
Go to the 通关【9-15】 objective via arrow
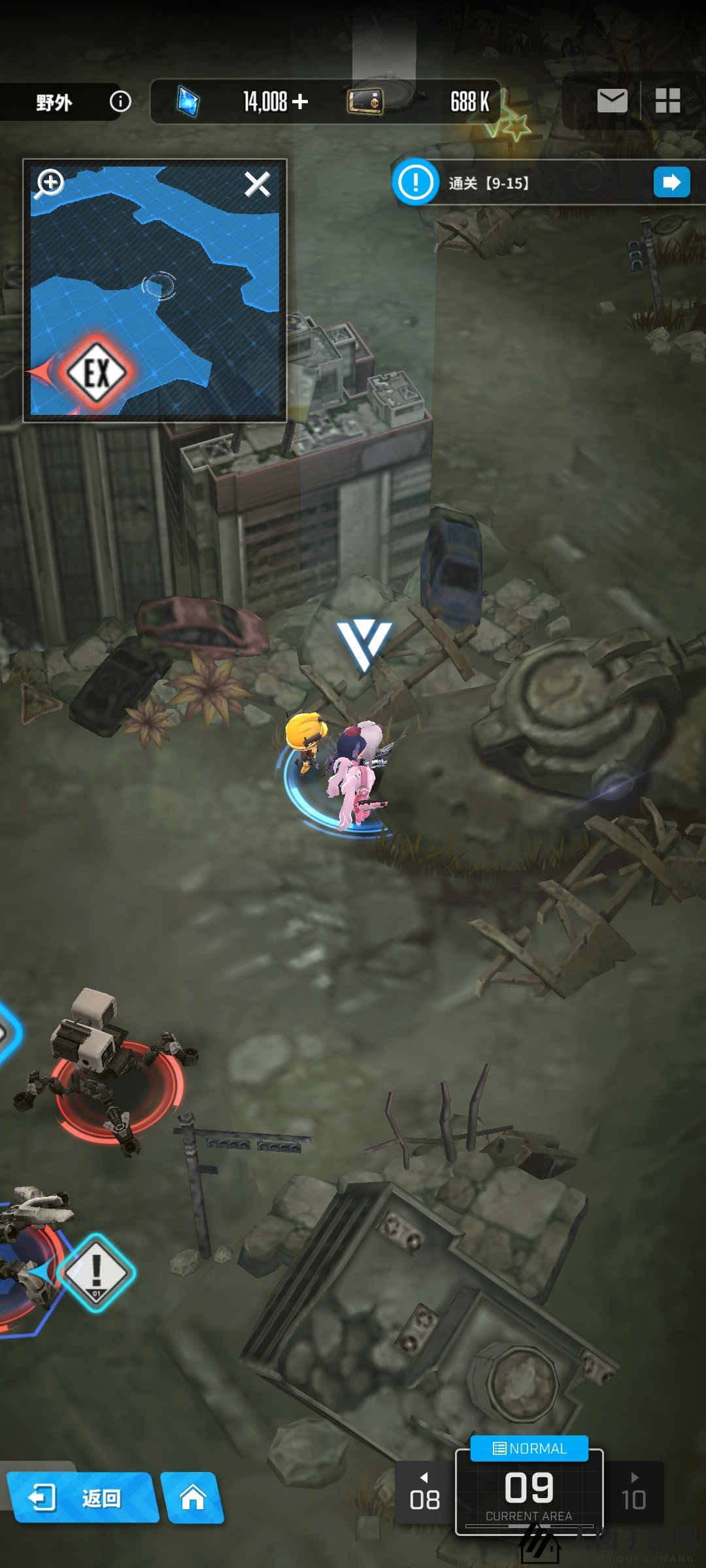point(671,182)
